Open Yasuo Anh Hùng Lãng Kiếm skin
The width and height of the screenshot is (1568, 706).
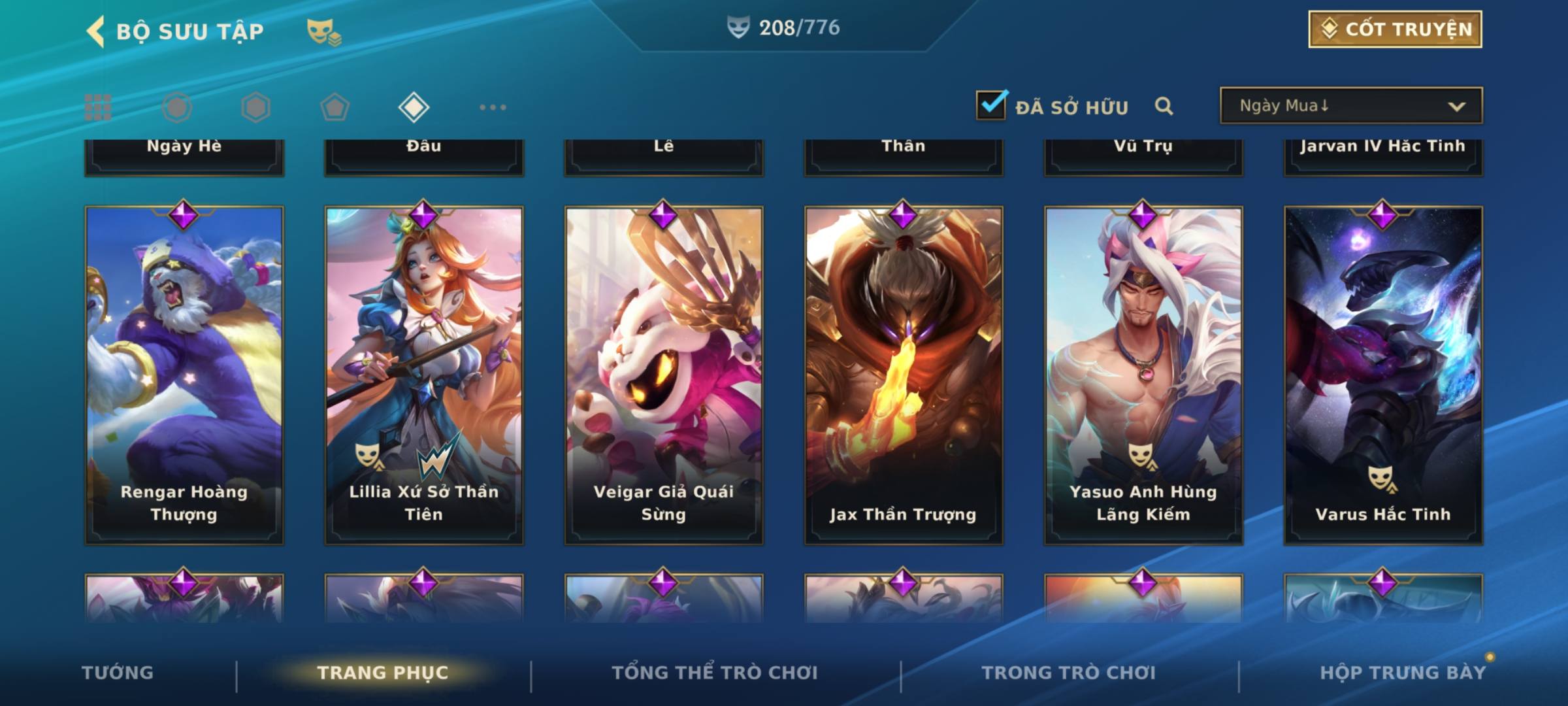pos(1143,375)
